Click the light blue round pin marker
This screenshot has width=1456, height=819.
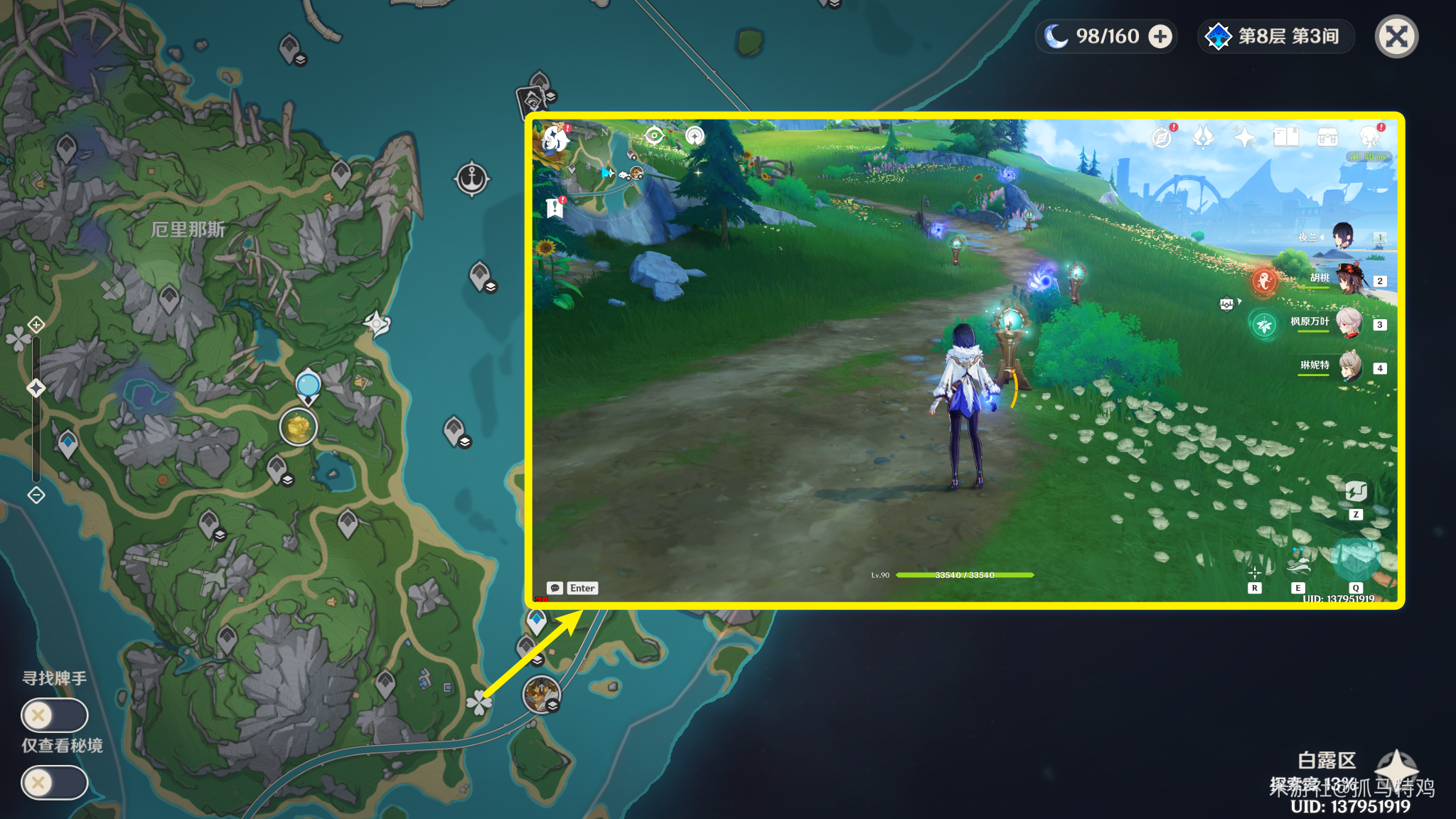pos(308,385)
